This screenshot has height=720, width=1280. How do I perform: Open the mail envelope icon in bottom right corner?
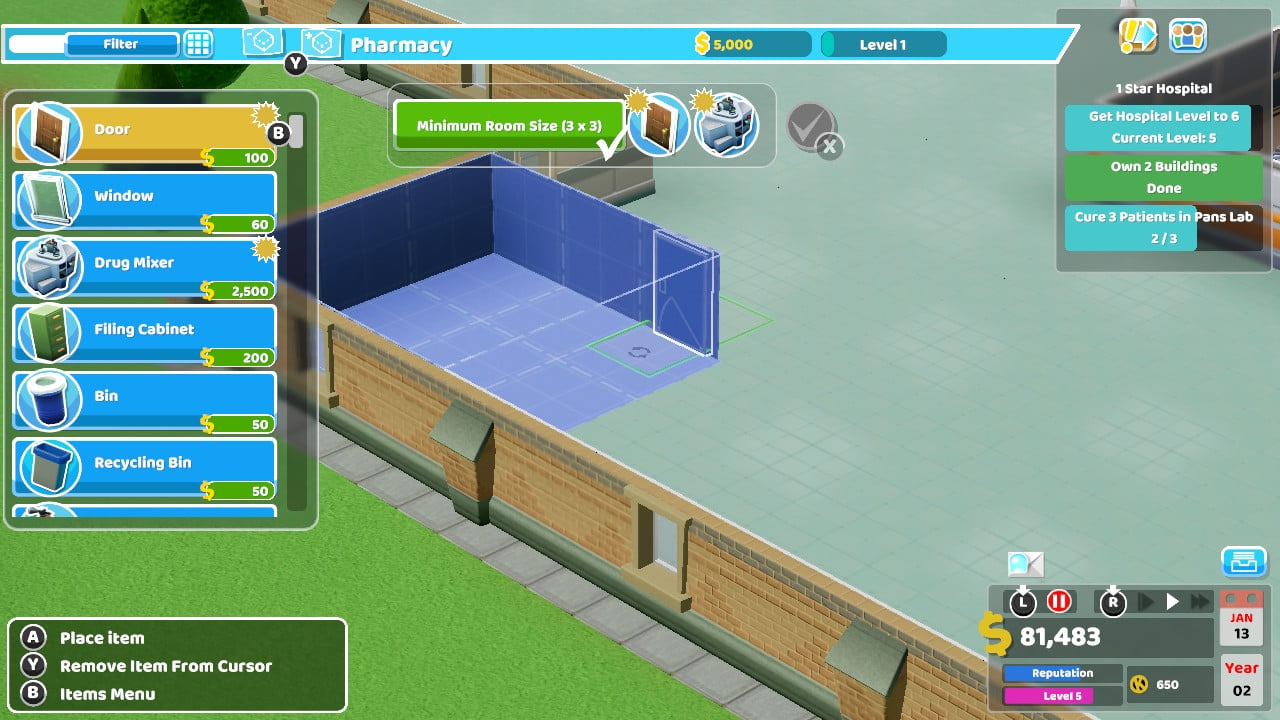click(1243, 562)
